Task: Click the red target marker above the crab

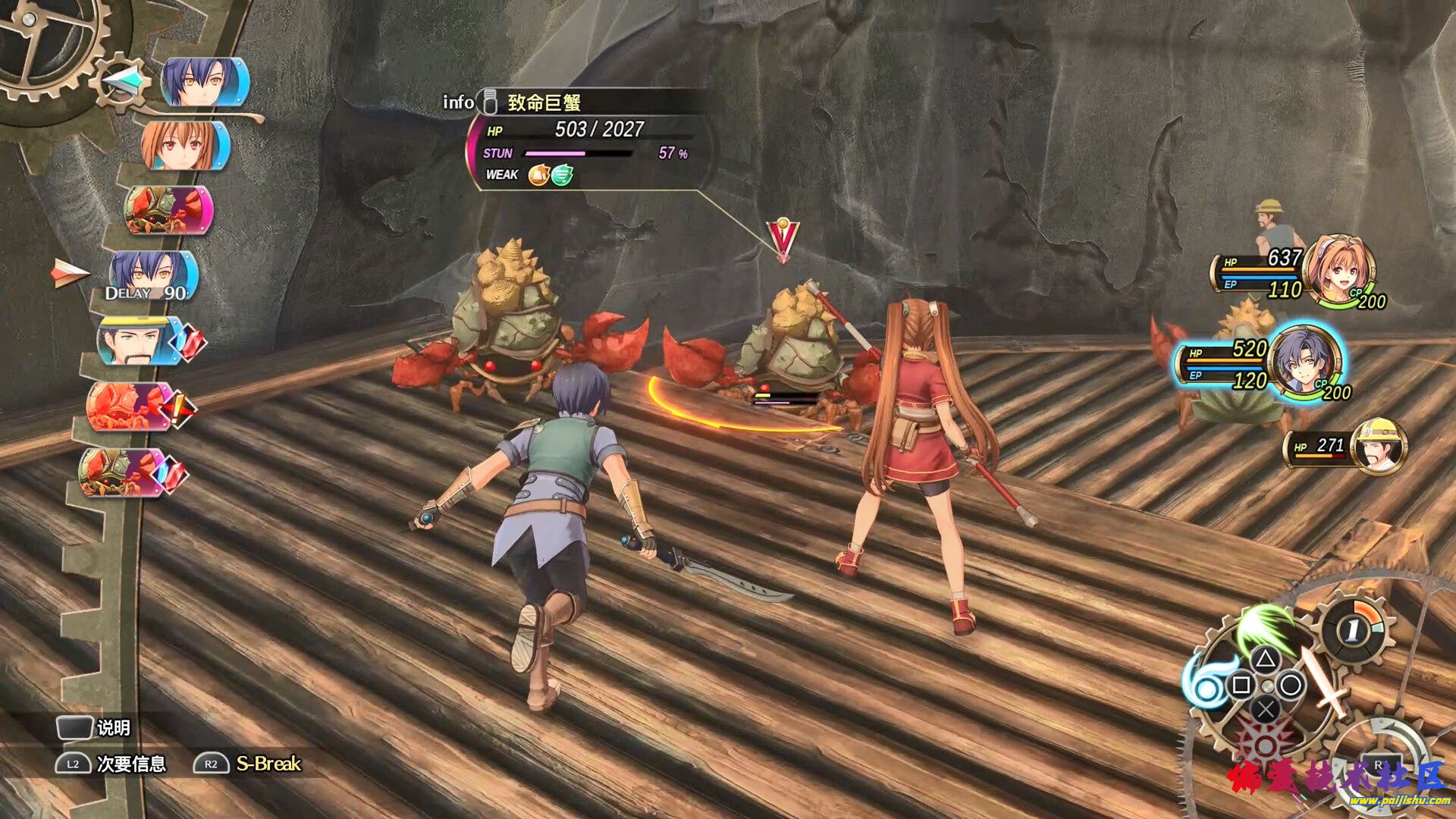Action: click(783, 239)
